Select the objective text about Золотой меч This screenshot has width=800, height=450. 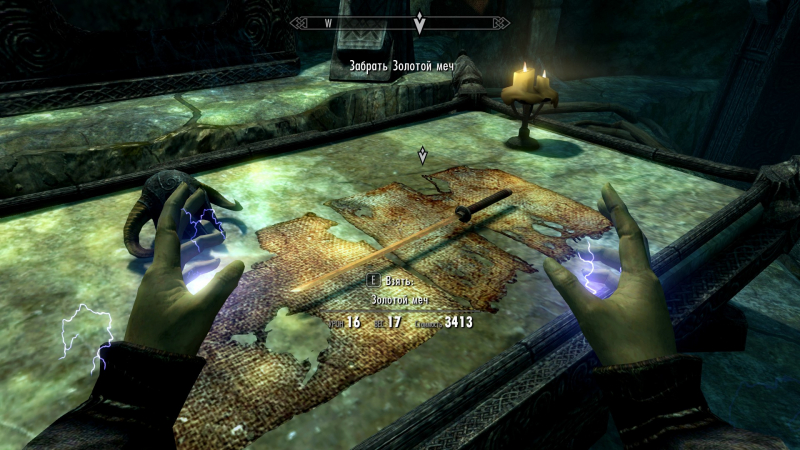coord(401,67)
